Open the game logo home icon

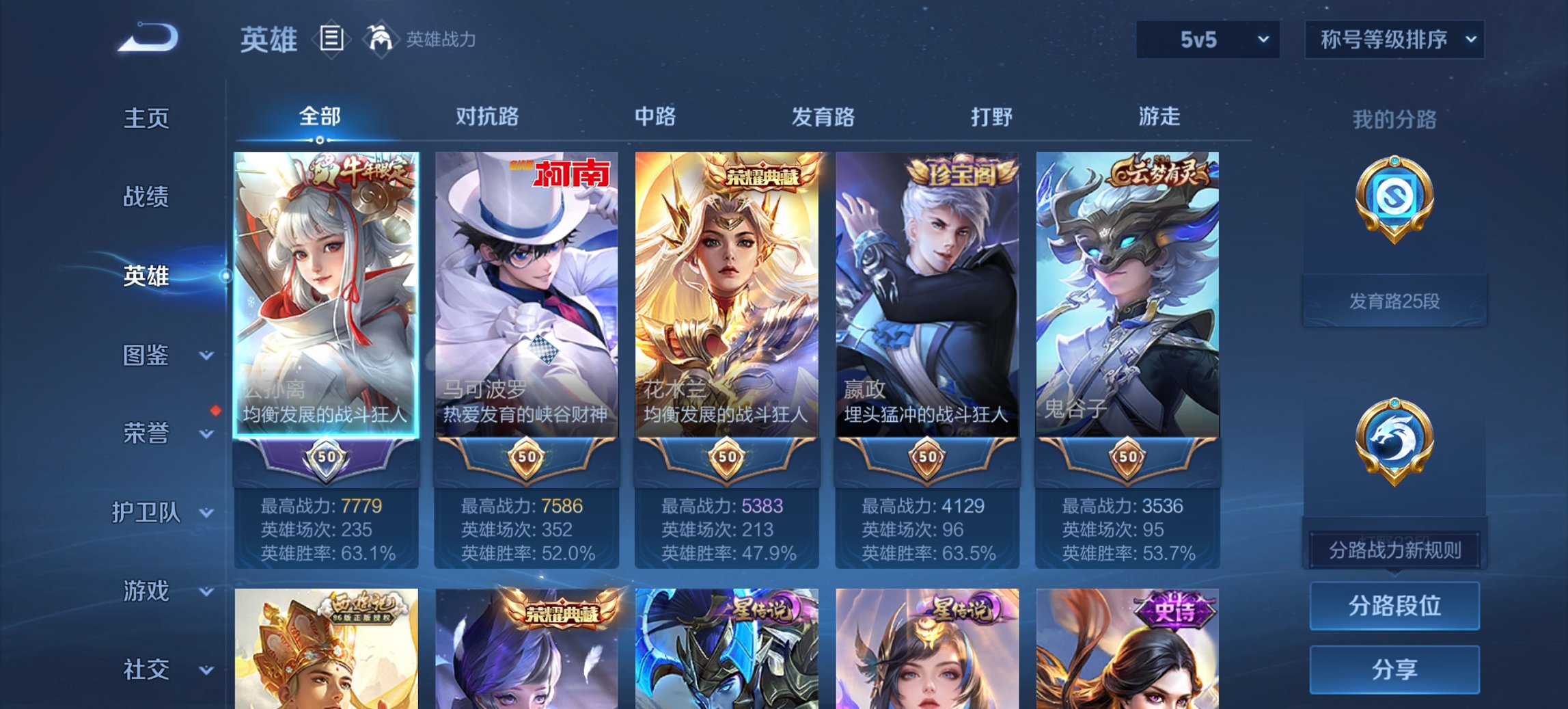[147, 38]
